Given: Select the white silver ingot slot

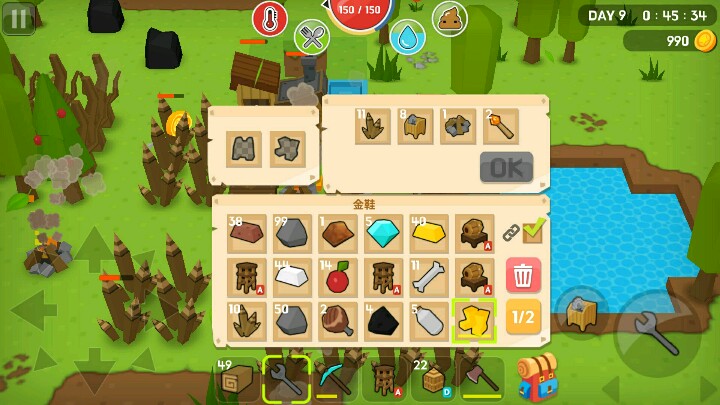Looking at the screenshot, I should pyautogui.click(x=293, y=277).
